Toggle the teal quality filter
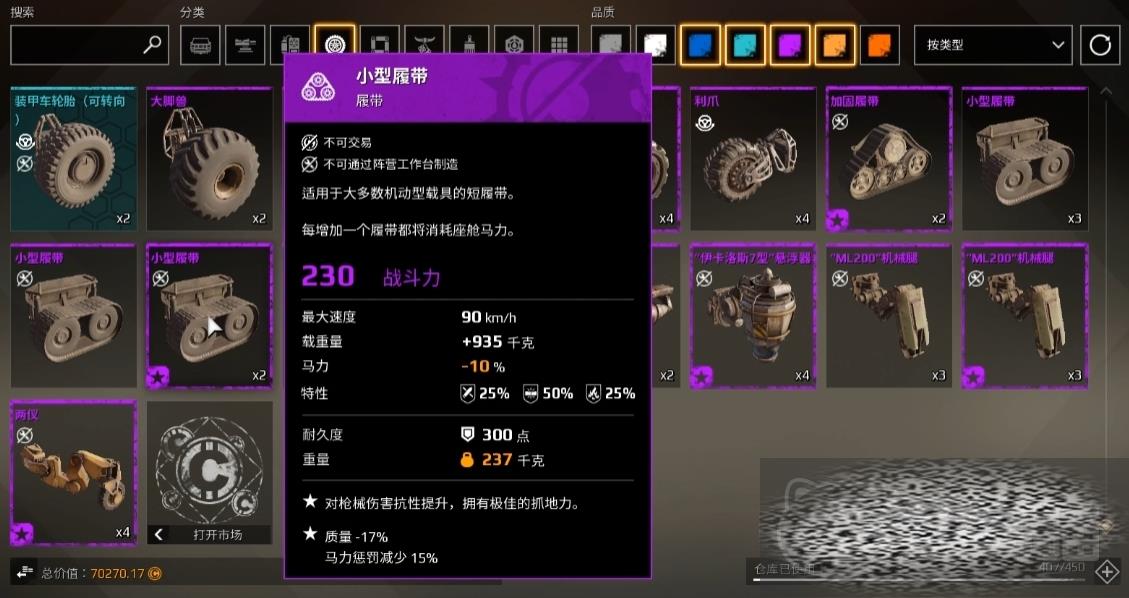Image resolution: width=1129 pixels, height=598 pixels. click(745, 45)
